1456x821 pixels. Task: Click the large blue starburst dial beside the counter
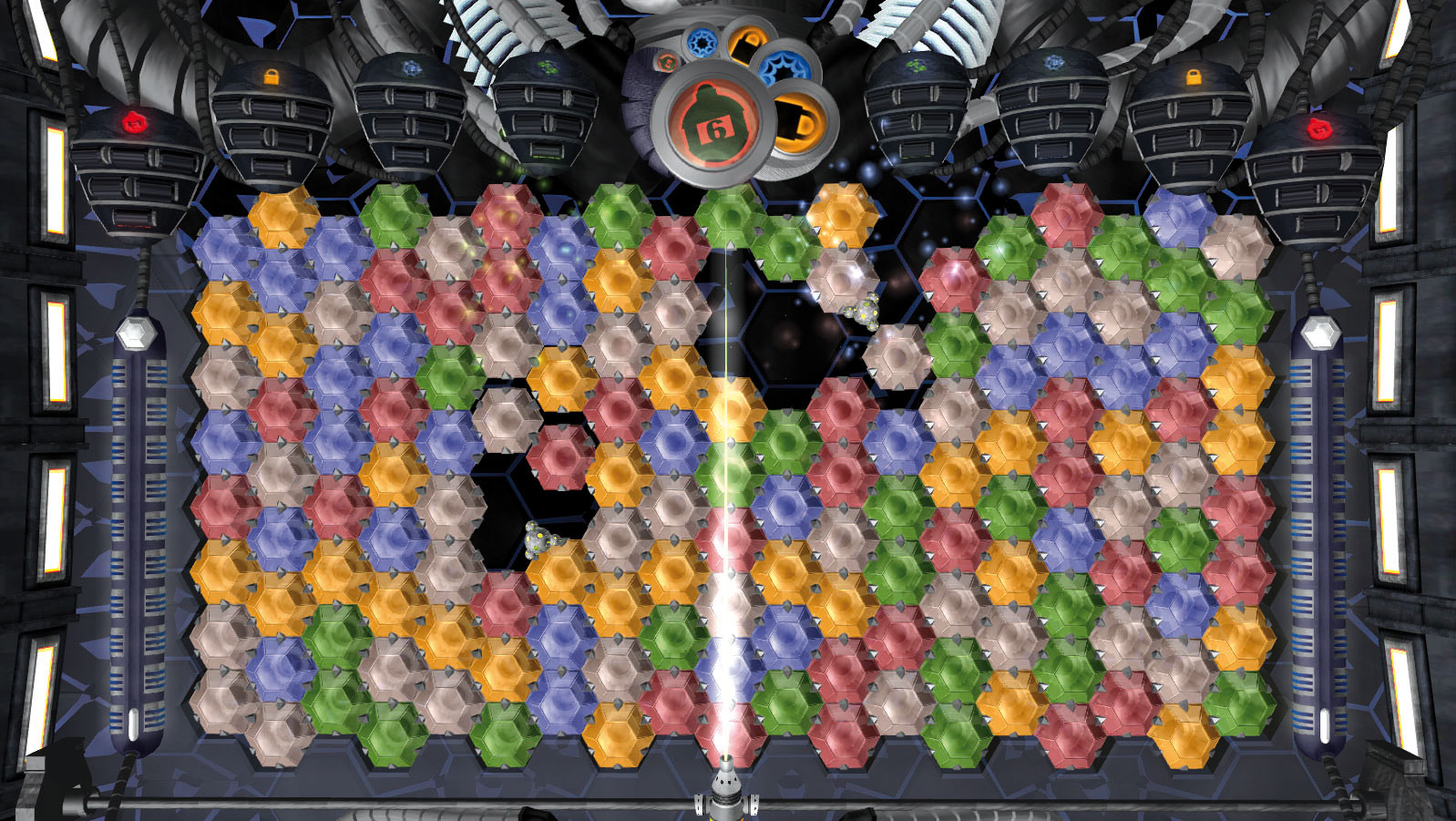785,67
